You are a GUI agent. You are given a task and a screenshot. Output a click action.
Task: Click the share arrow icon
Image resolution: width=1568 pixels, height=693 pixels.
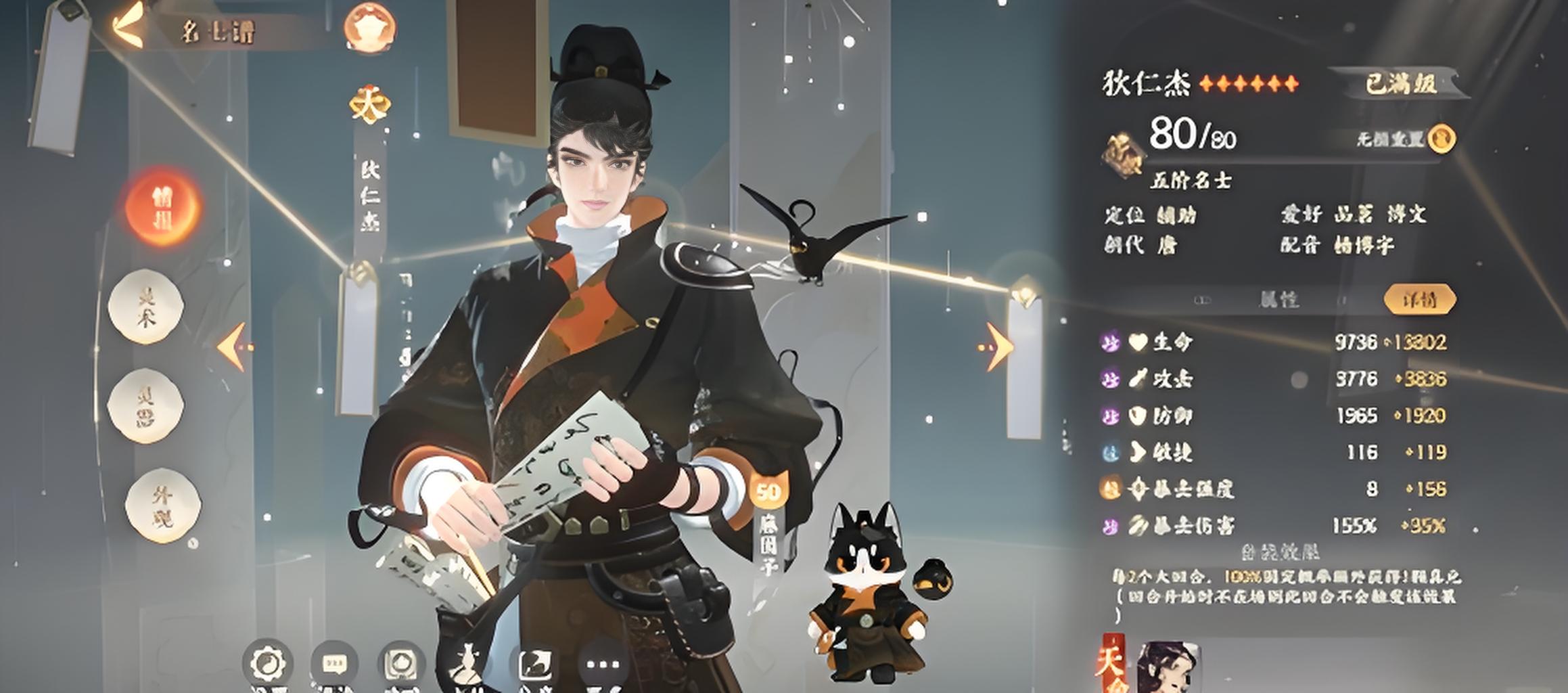(534, 664)
